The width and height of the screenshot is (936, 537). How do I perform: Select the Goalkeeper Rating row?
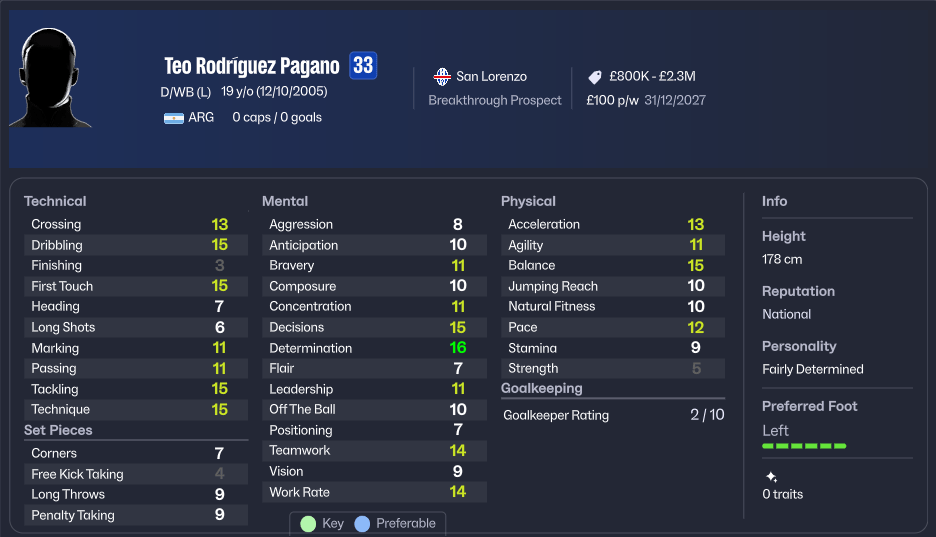pyautogui.click(x=612, y=415)
